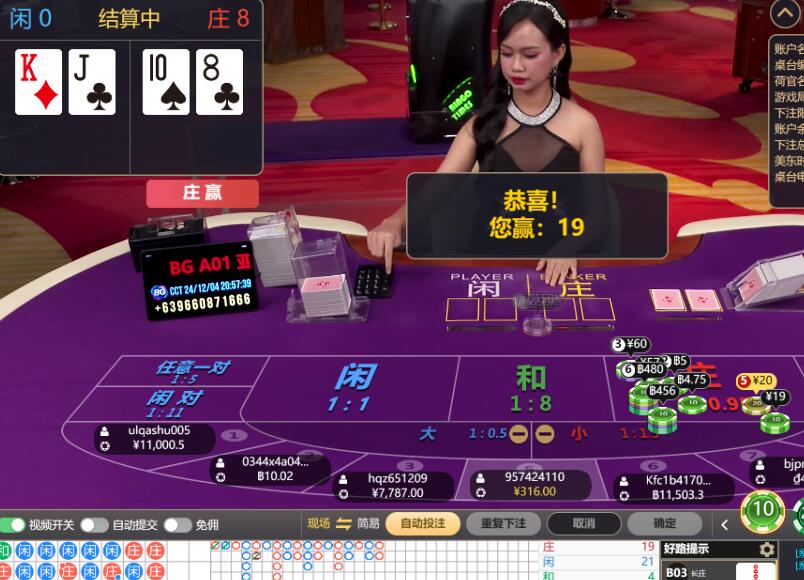Place a bet on 任意一对 1:5
The height and width of the screenshot is (580, 804).
click(192, 371)
